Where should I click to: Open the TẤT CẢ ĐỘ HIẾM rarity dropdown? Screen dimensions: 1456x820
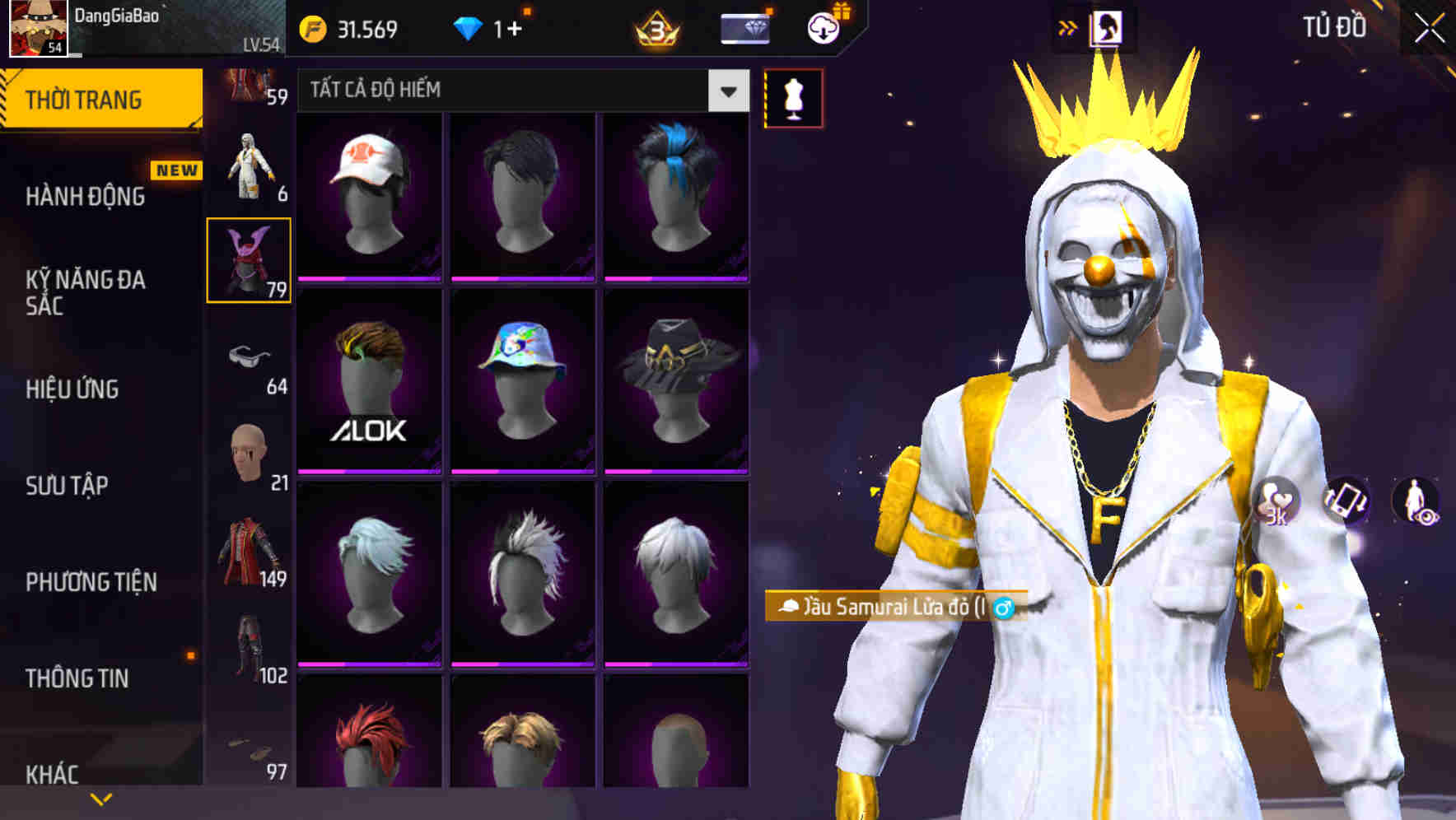tap(519, 91)
